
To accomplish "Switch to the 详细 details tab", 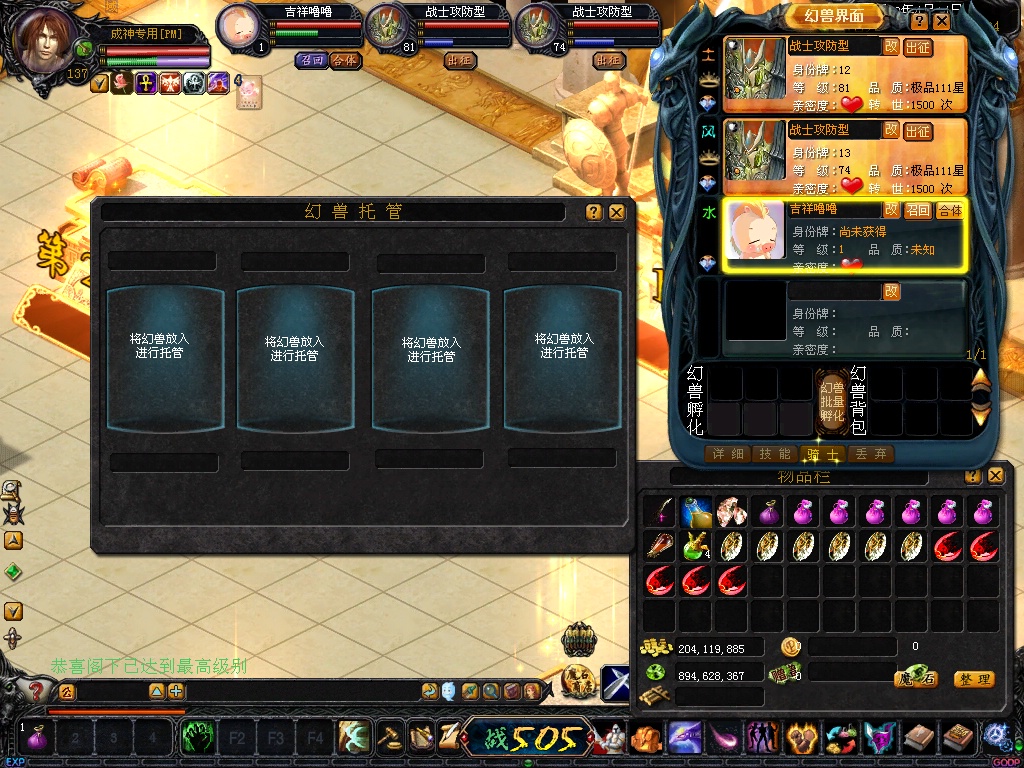I will 727,454.
